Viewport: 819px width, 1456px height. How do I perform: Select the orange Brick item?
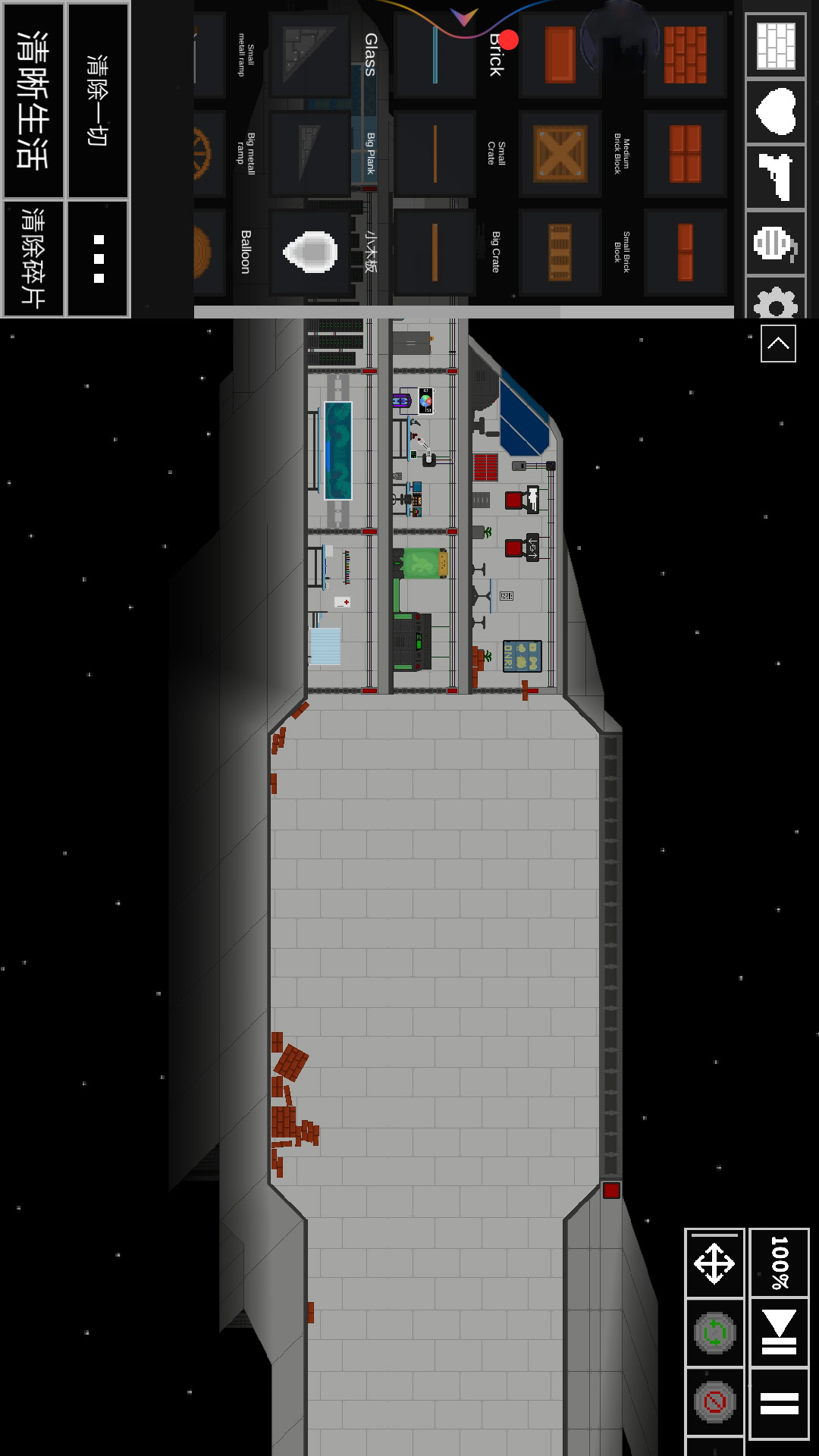pyautogui.click(x=560, y=55)
